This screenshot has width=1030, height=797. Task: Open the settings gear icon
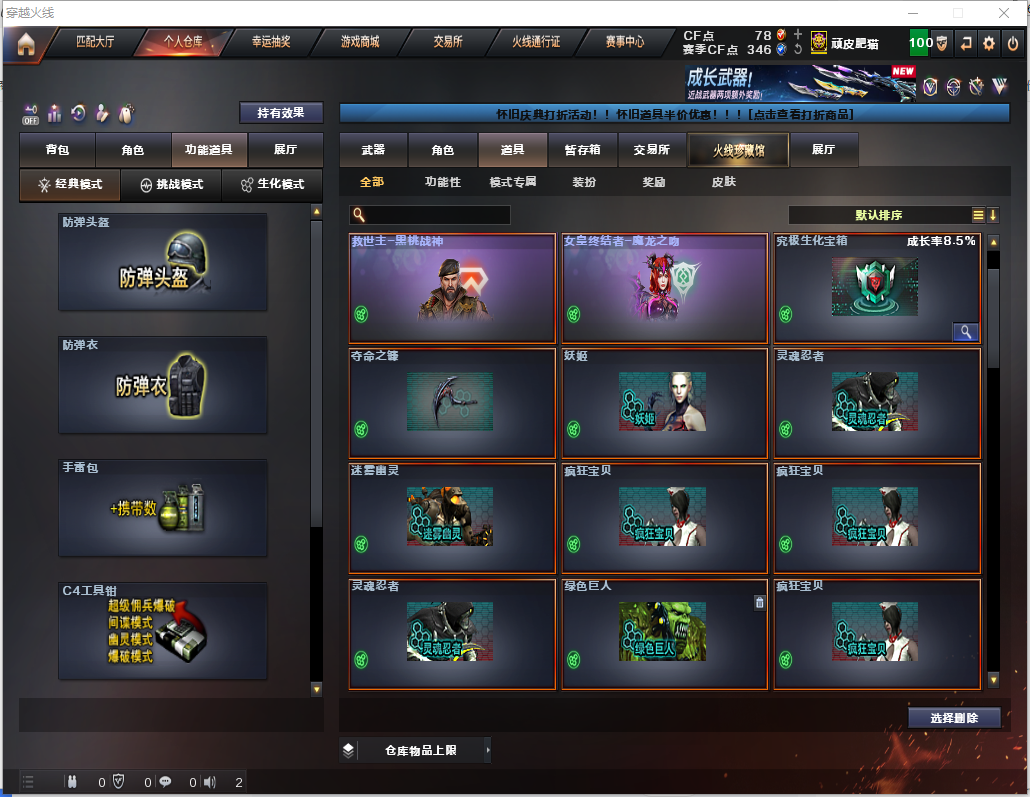[x=989, y=43]
